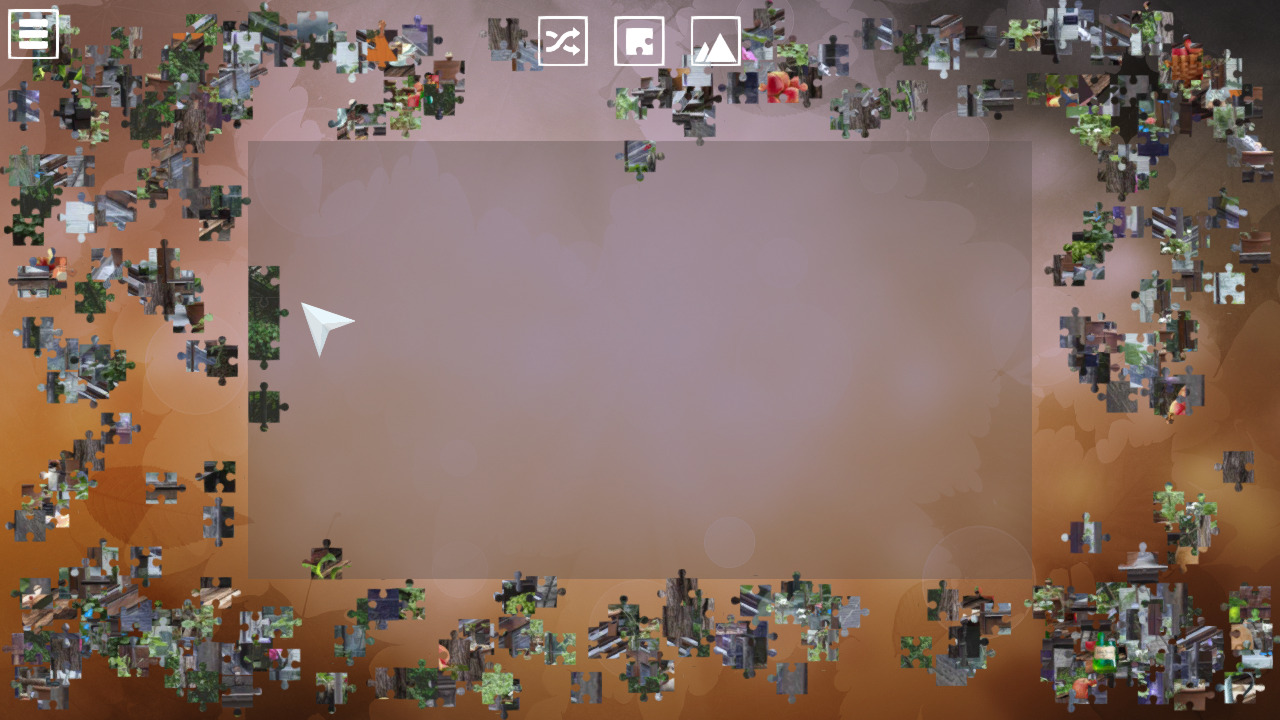The height and width of the screenshot is (720, 1280).
Task: Shuffle the loose puzzle pieces
Action: coord(563,42)
